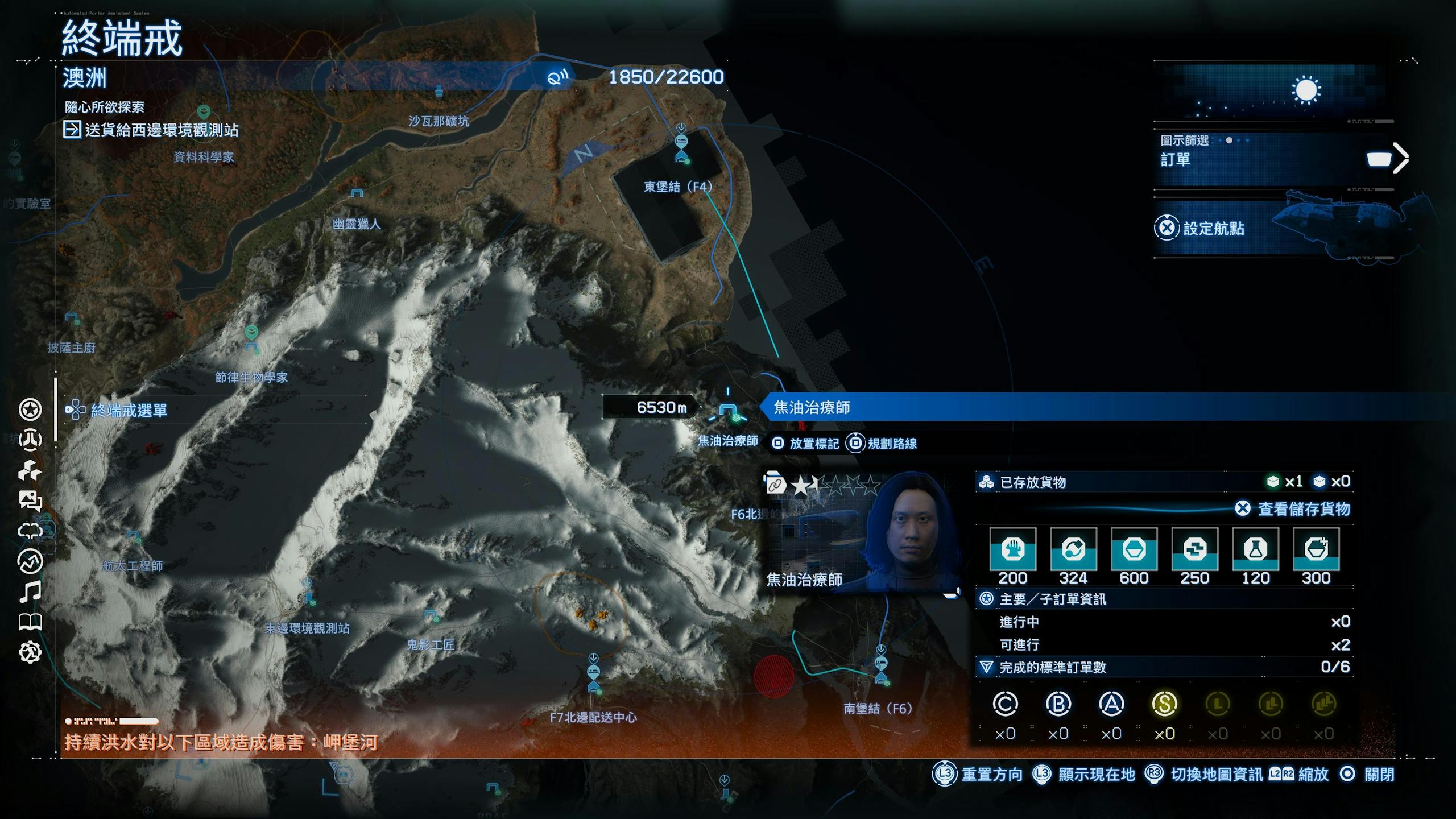The height and width of the screenshot is (819, 1456).
Task: Select the 鬼影工匠 shelter marker
Action: [x=431, y=615]
